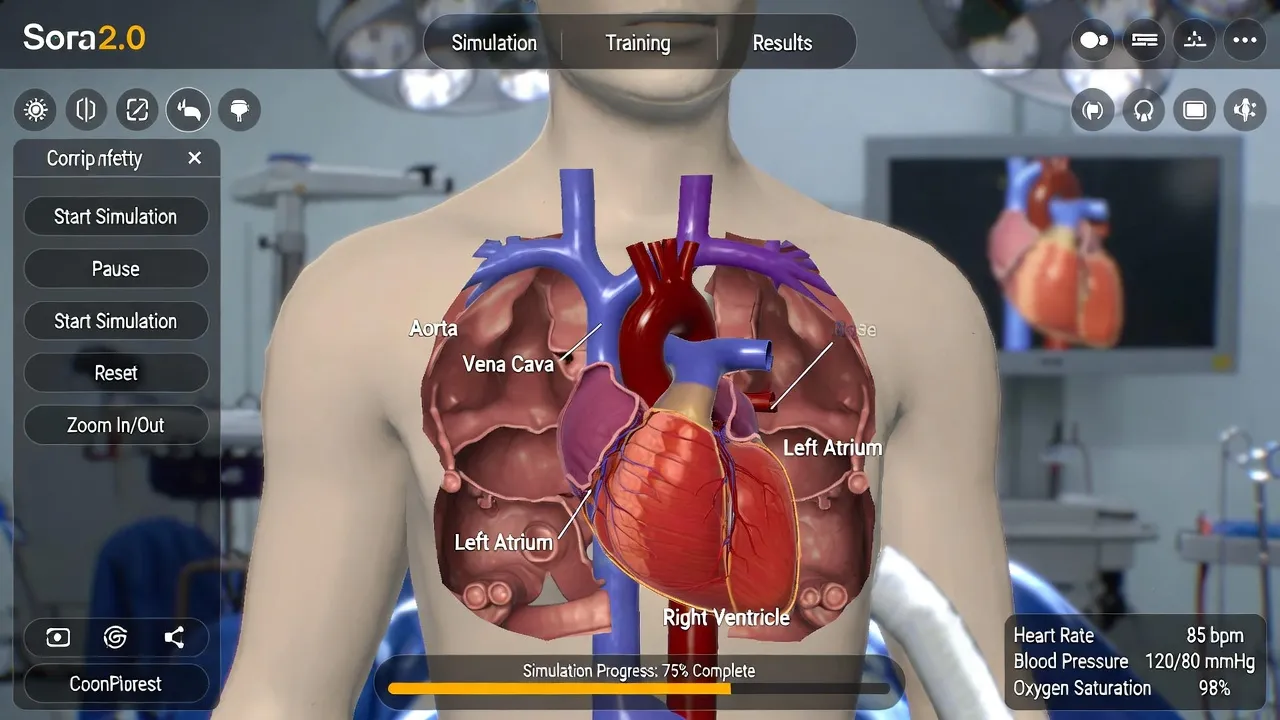Choose the Zoom In/Out button

pos(116,425)
